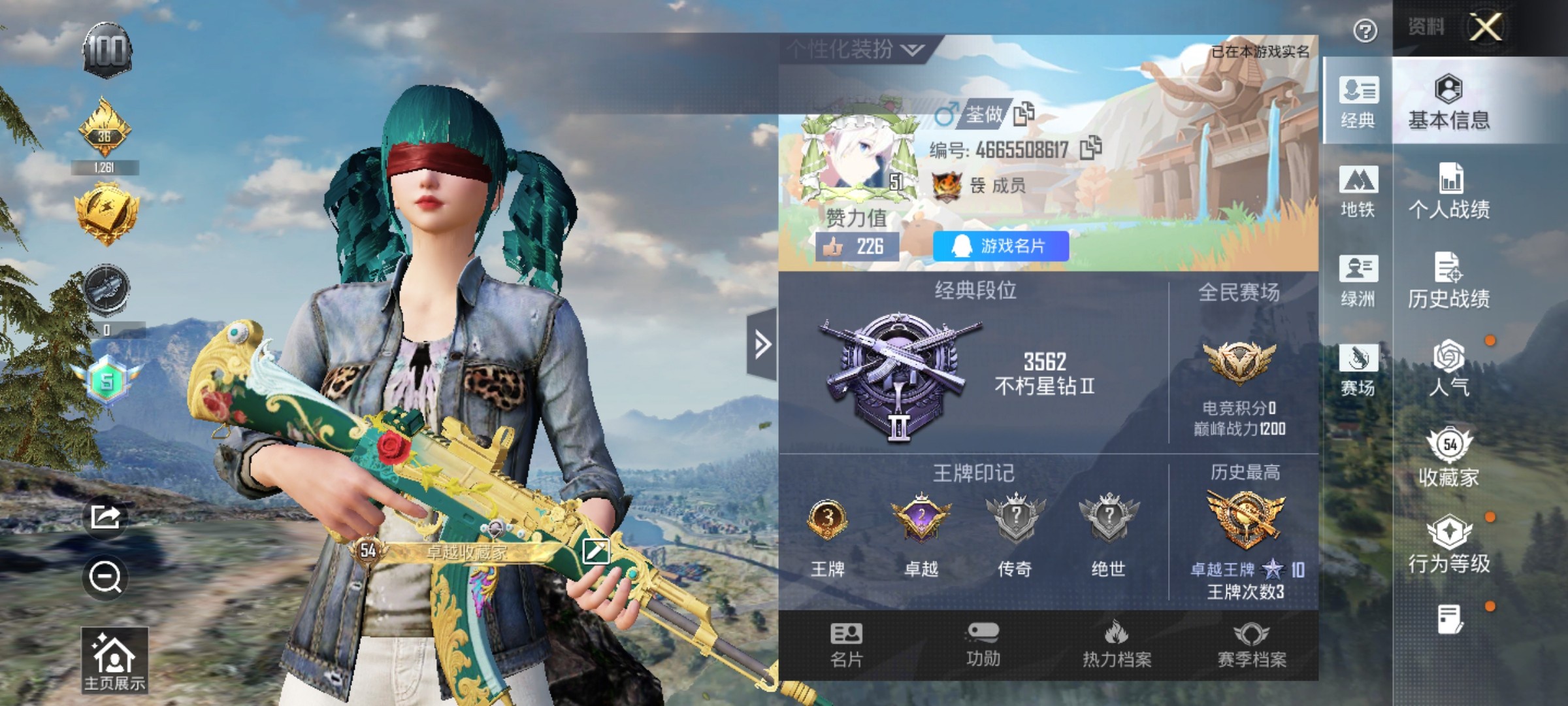Open the 行为等级 behavior level page

click(1448, 545)
